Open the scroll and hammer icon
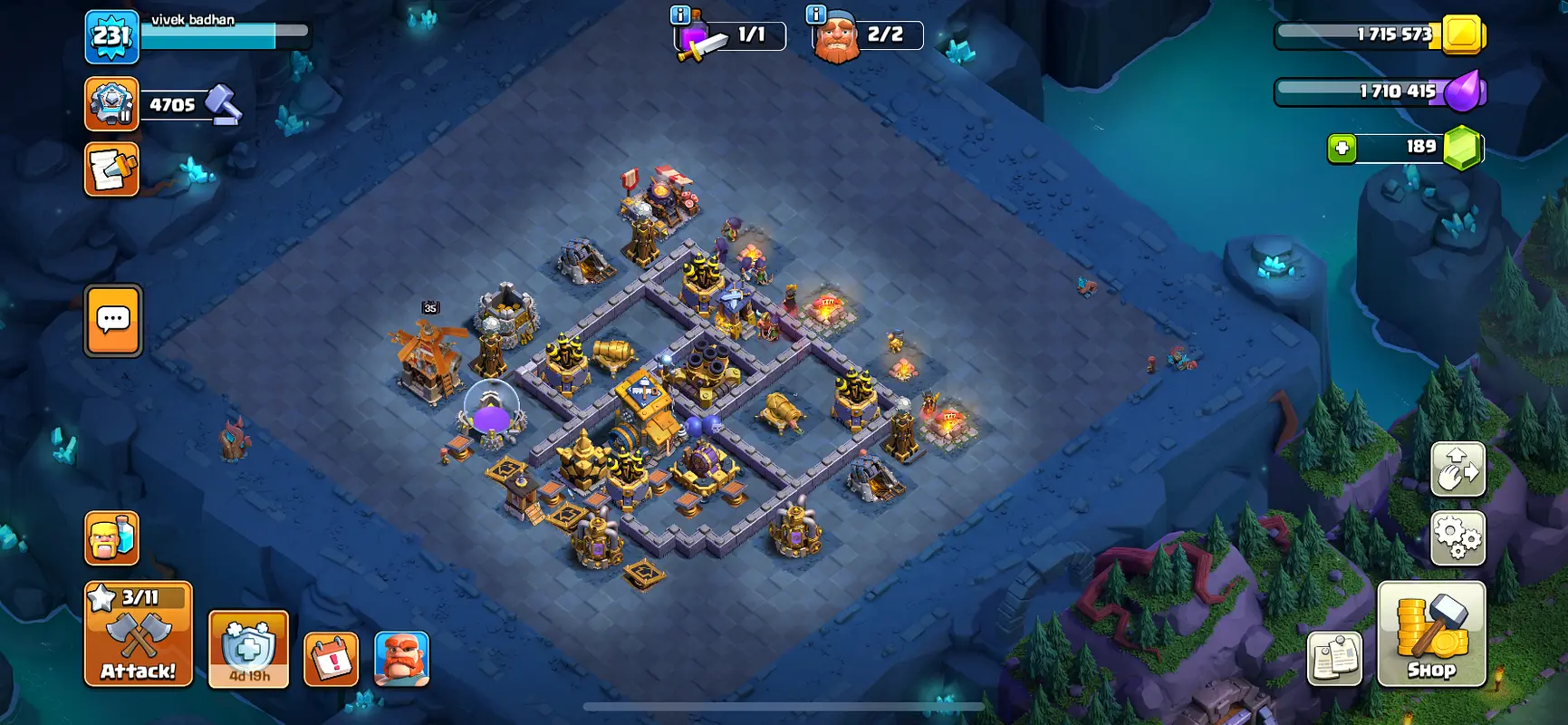The height and width of the screenshot is (725, 1568). (111, 169)
